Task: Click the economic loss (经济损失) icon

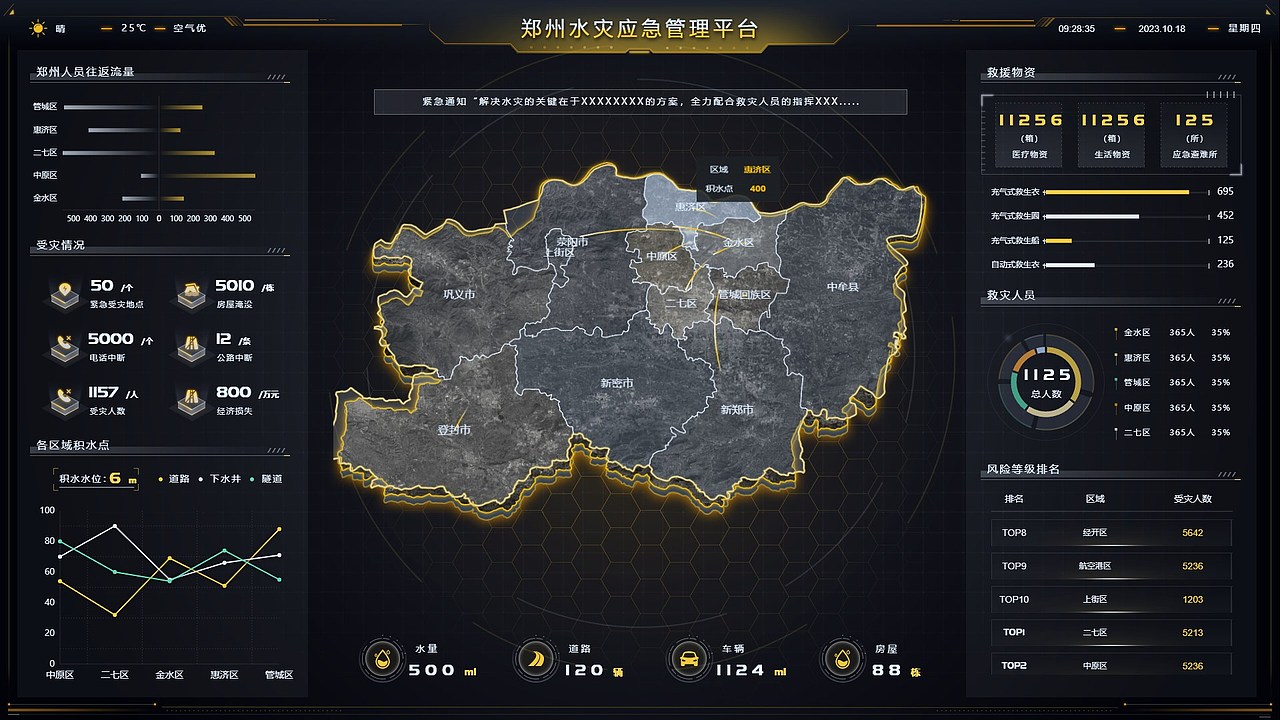Action: pyautogui.click(x=191, y=400)
